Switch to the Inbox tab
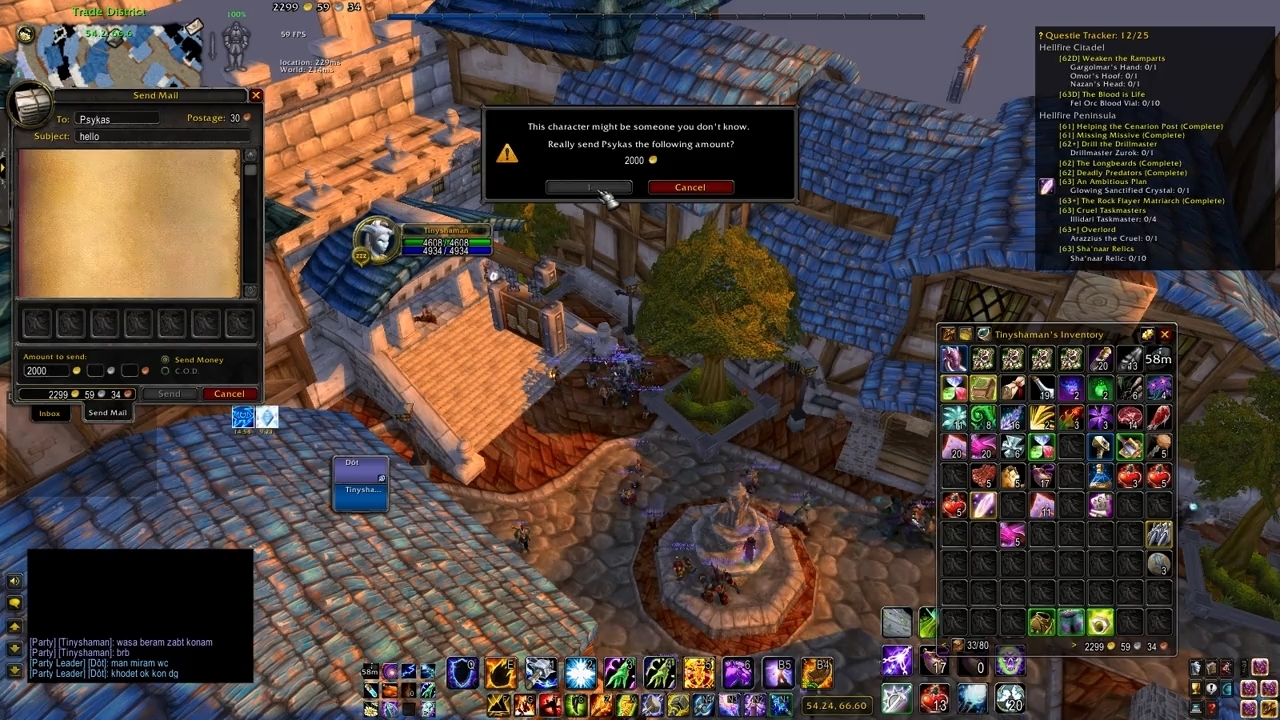Screen dimensions: 1280x720 coord(49,413)
